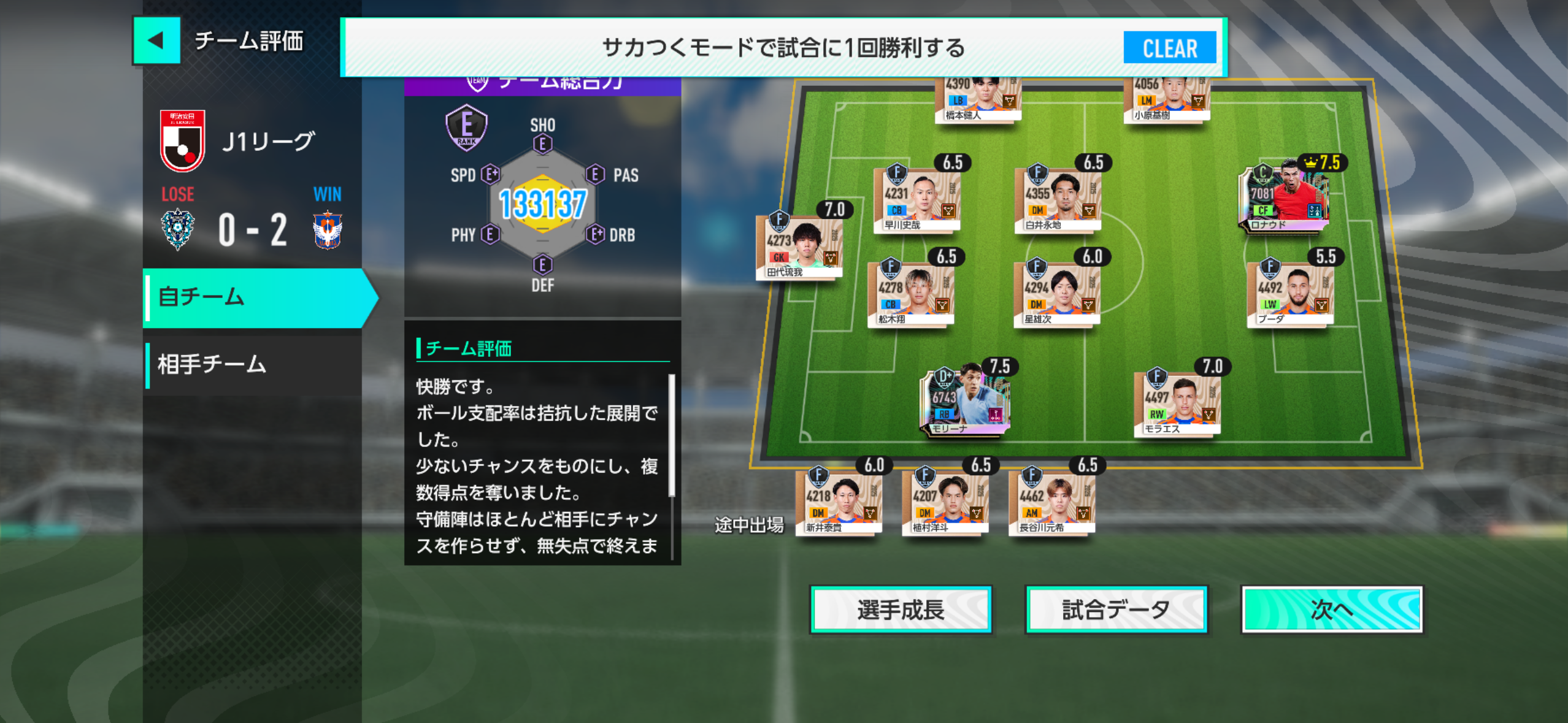Viewport: 1568px width, 723px height.
Task: Choose 白井永地 DM player card
Action: coord(1057,199)
